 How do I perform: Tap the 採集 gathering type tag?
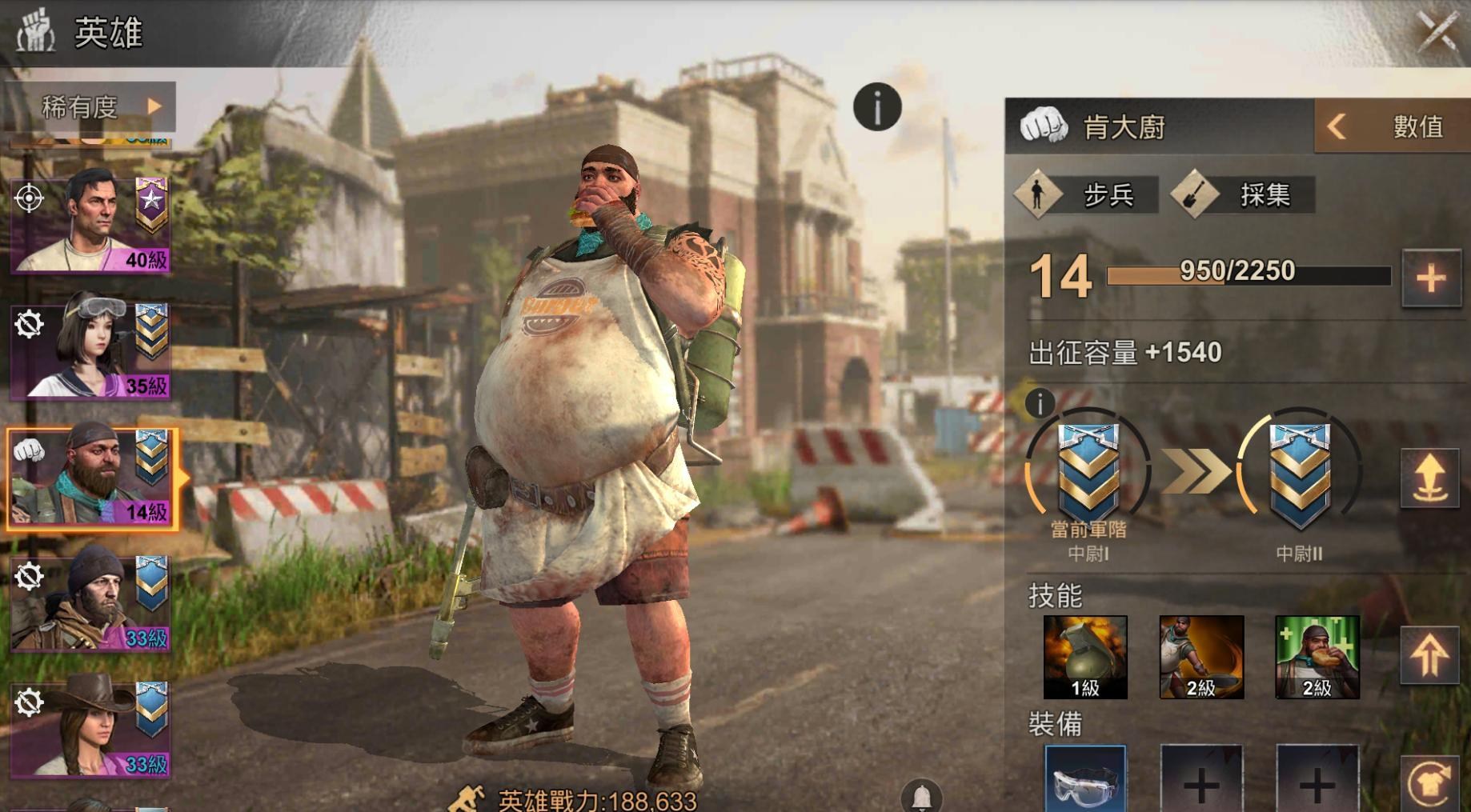(x=1243, y=194)
